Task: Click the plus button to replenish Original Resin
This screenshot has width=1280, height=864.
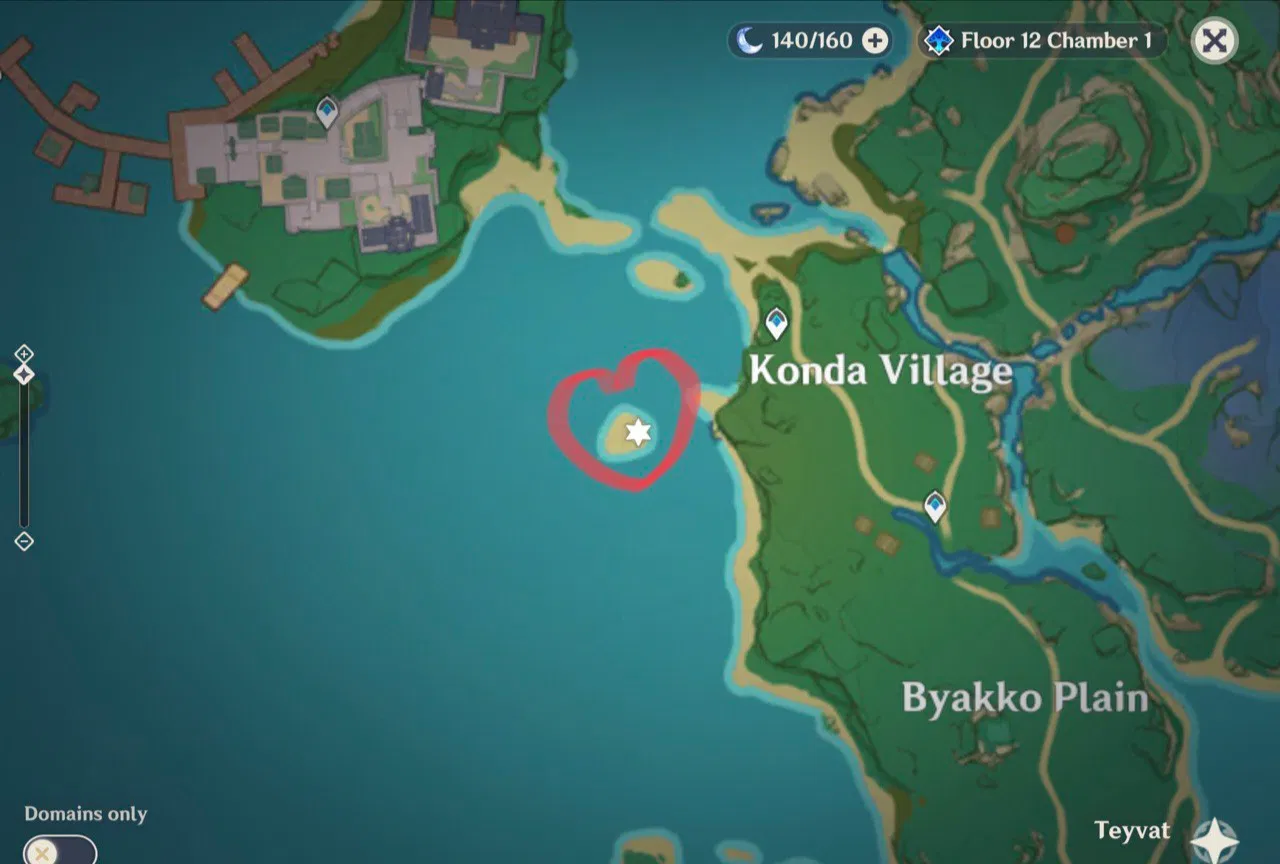Action: point(876,40)
